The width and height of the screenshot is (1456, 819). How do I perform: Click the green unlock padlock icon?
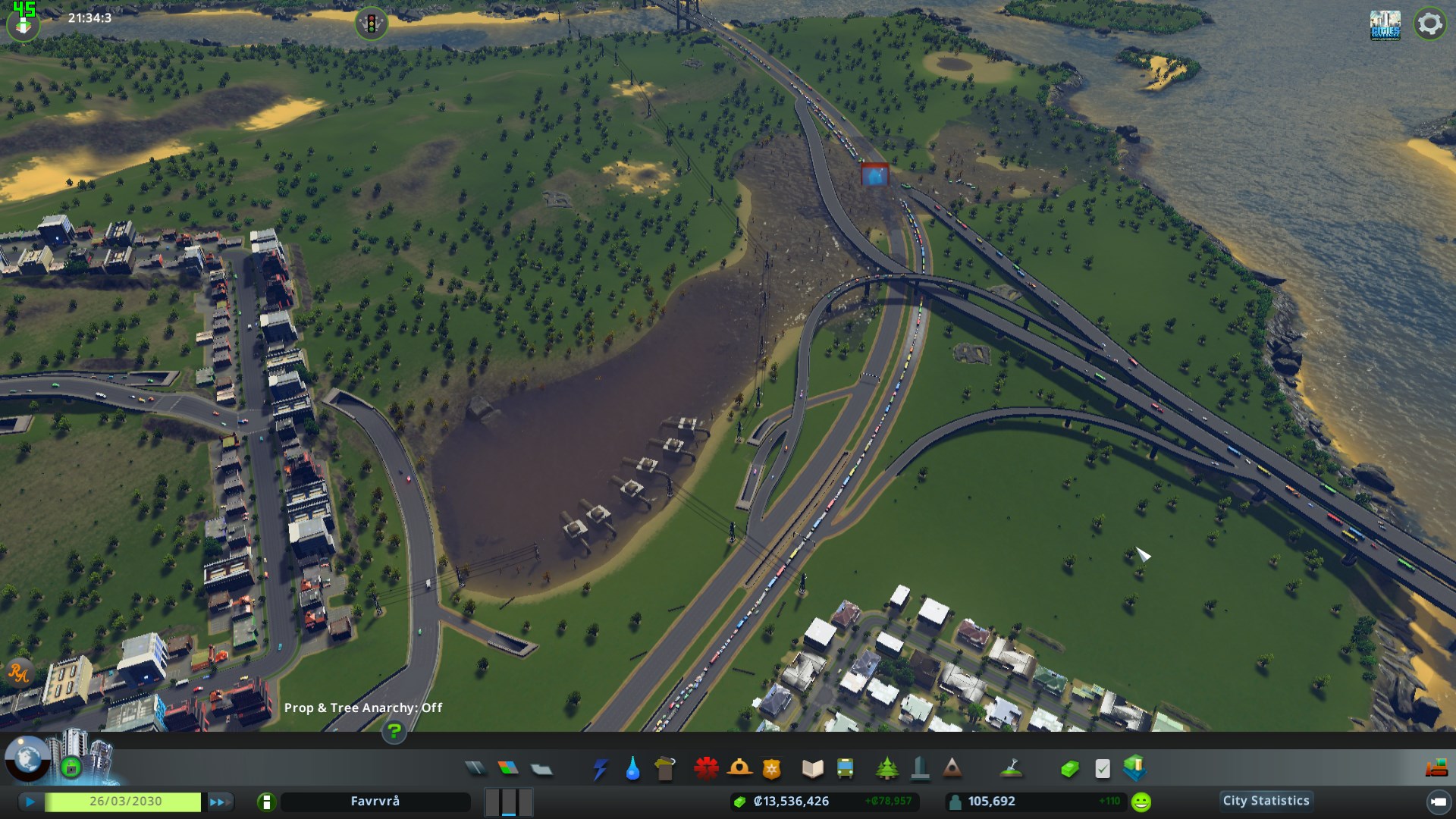(x=72, y=767)
